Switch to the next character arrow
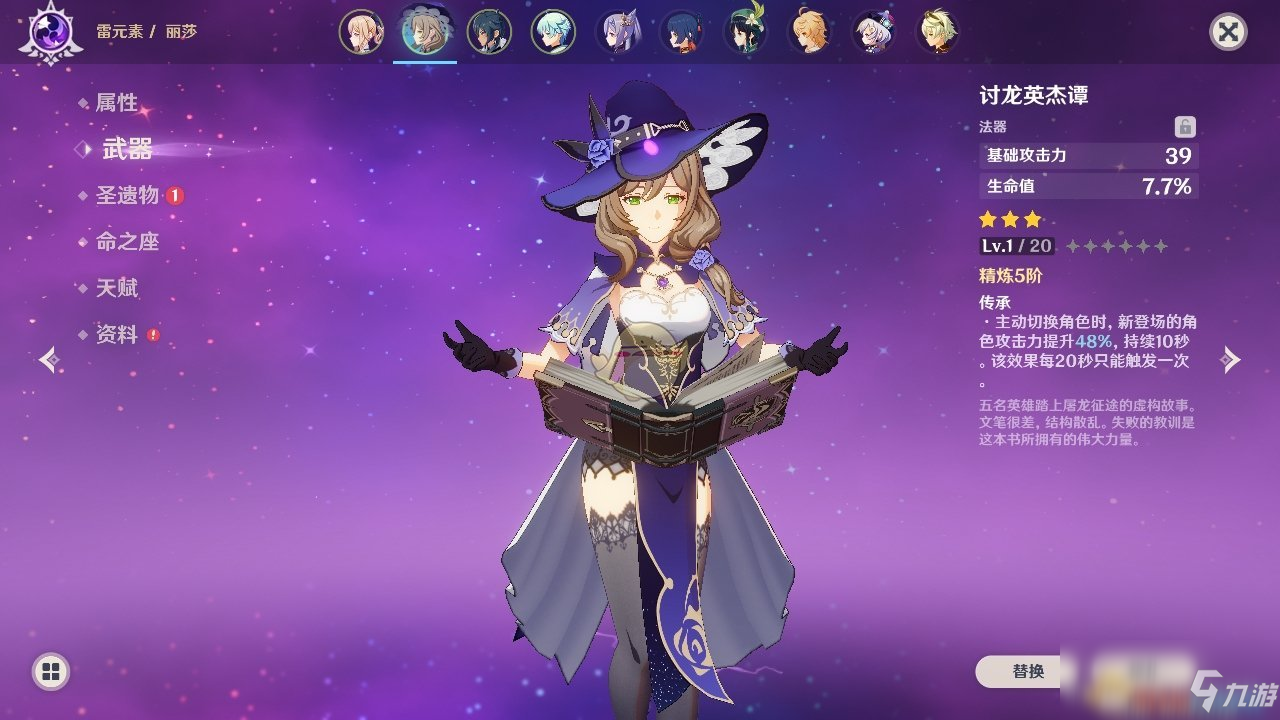This screenshot has width=1280, height=720. tap(1231, 360)
